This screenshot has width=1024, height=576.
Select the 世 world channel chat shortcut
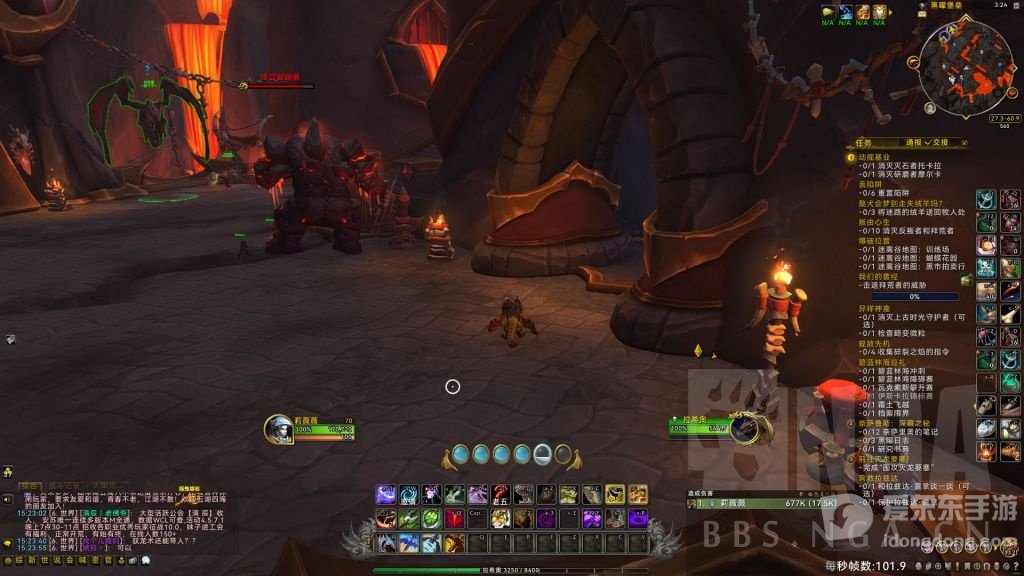click(44, 561)
